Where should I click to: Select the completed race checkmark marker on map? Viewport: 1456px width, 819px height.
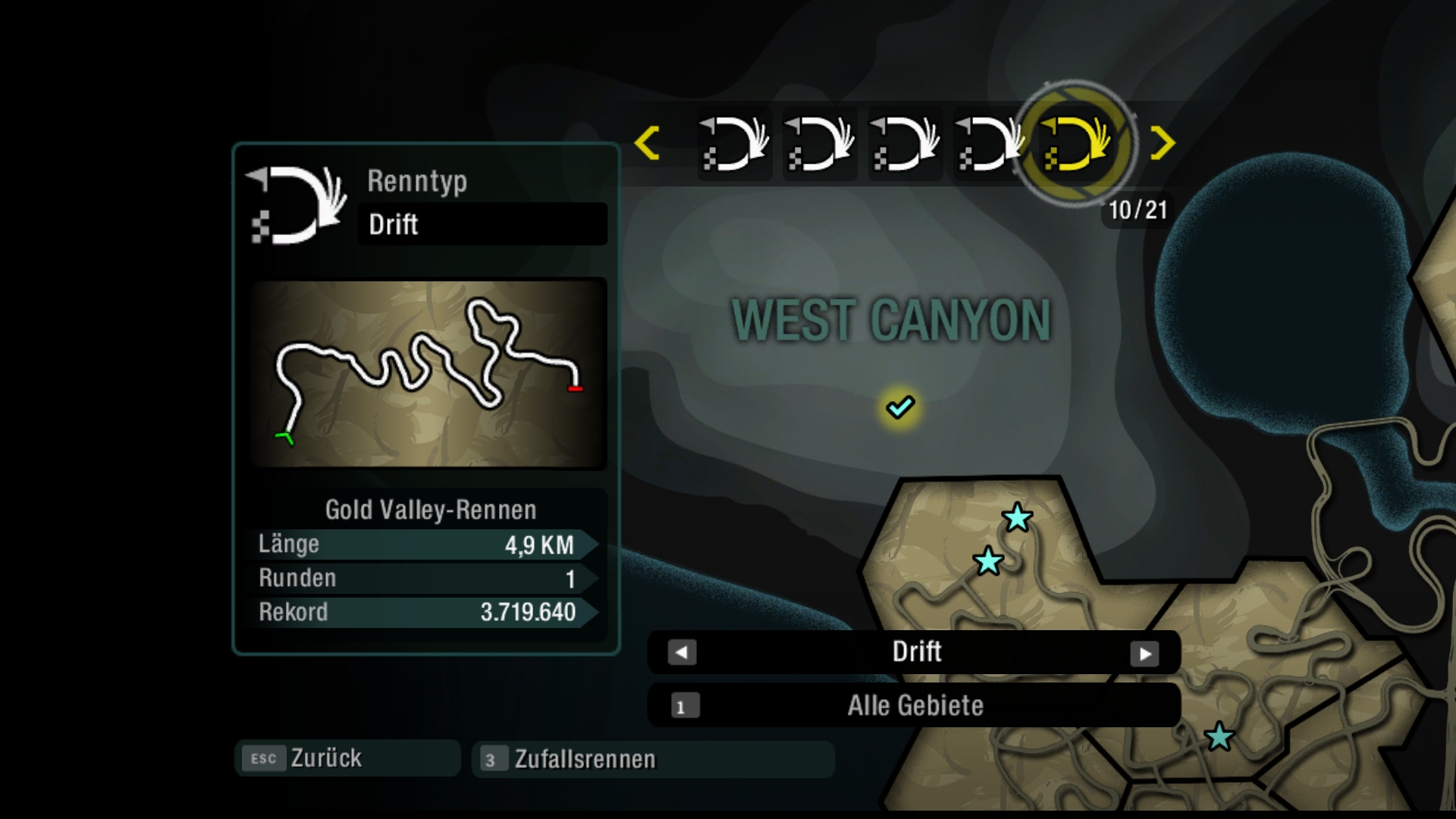[900, 407]
